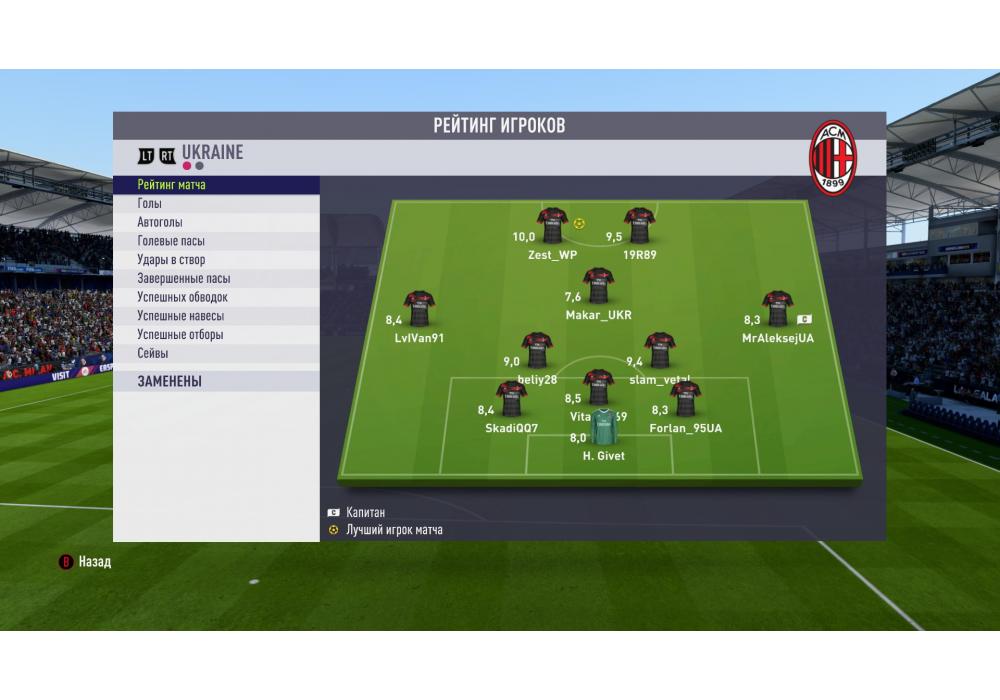Choose the Успешных обводок entry
The width and height of the screenshot is (1000, 700).
coord(216,297)
